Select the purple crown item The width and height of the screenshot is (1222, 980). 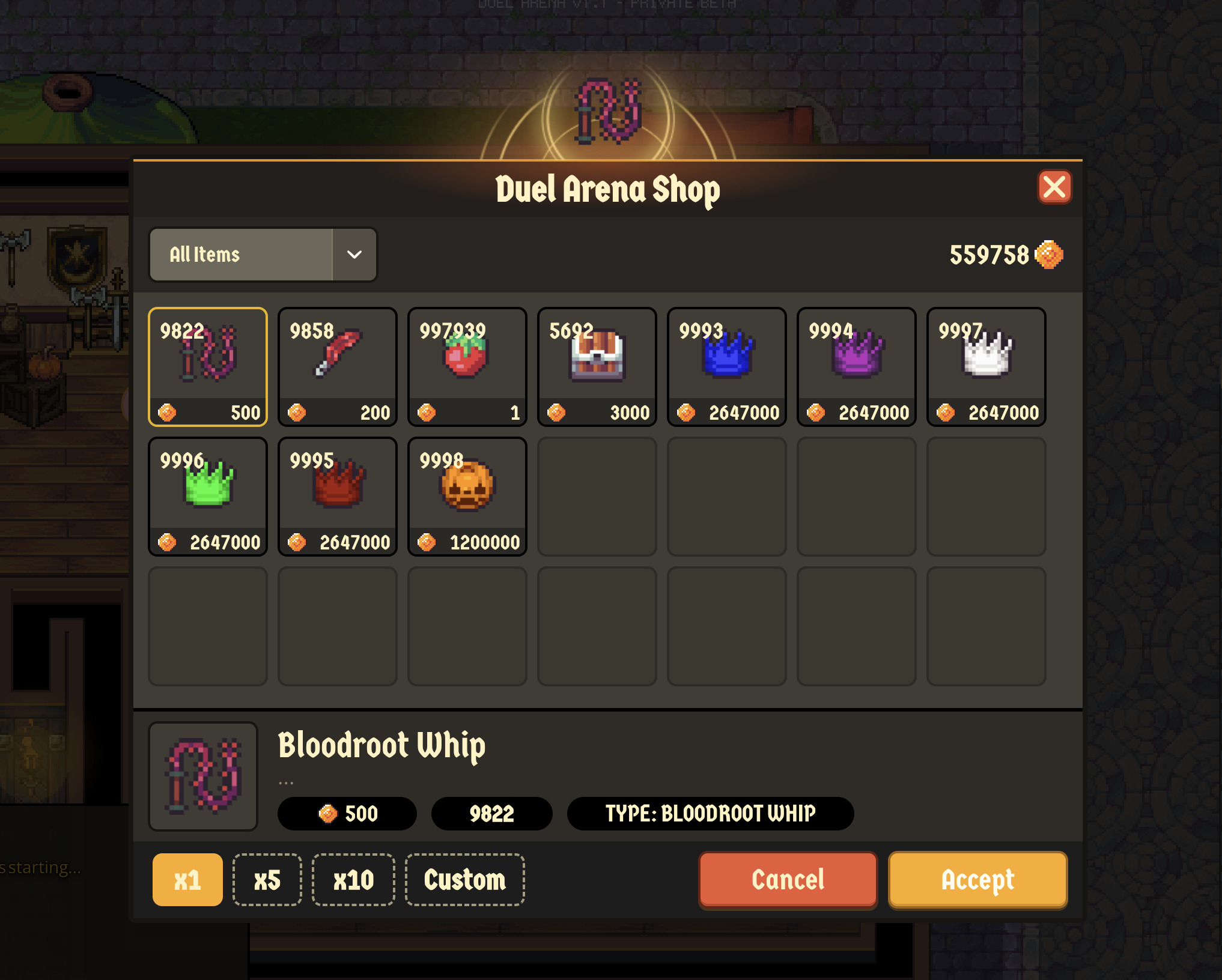857,366
